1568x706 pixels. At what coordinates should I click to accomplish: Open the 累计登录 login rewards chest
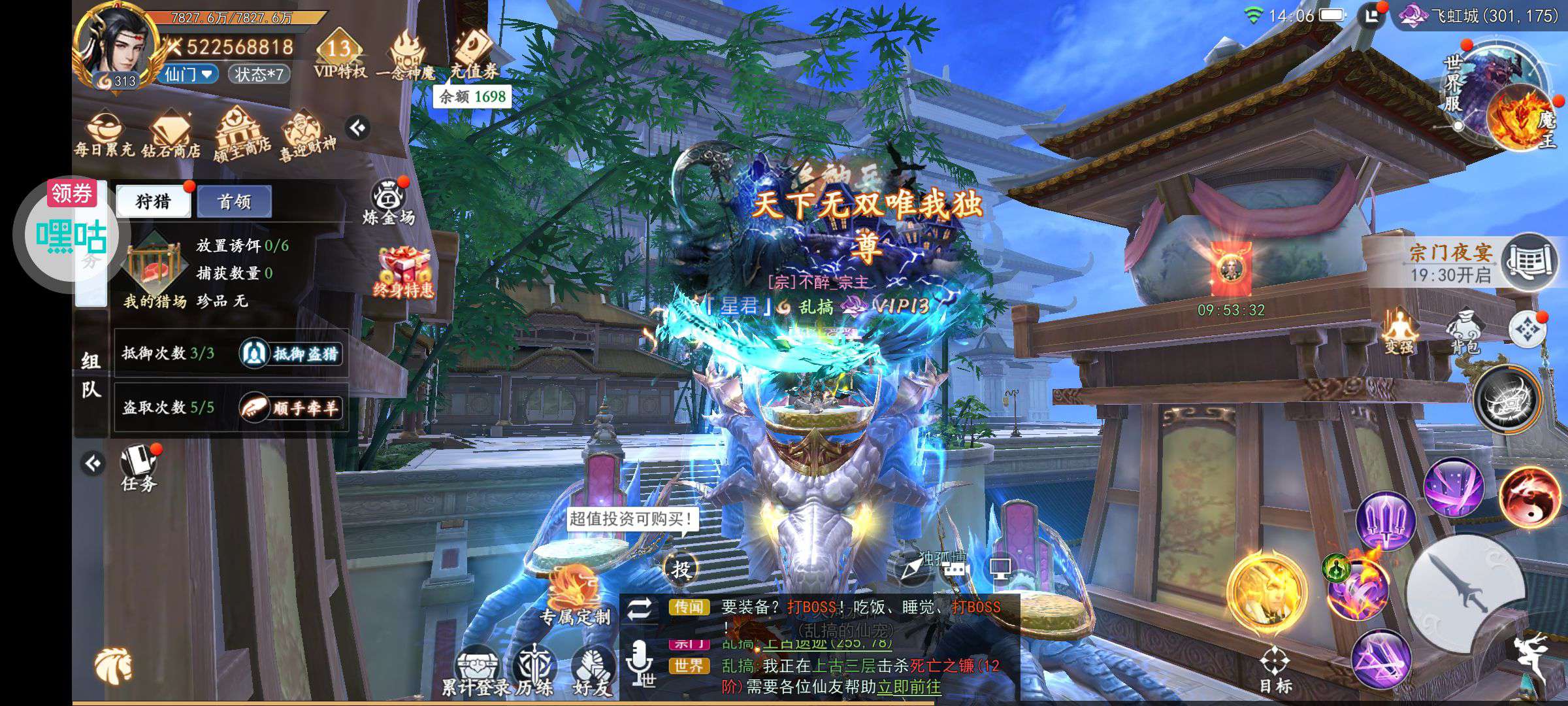click(x=476, y=670)
